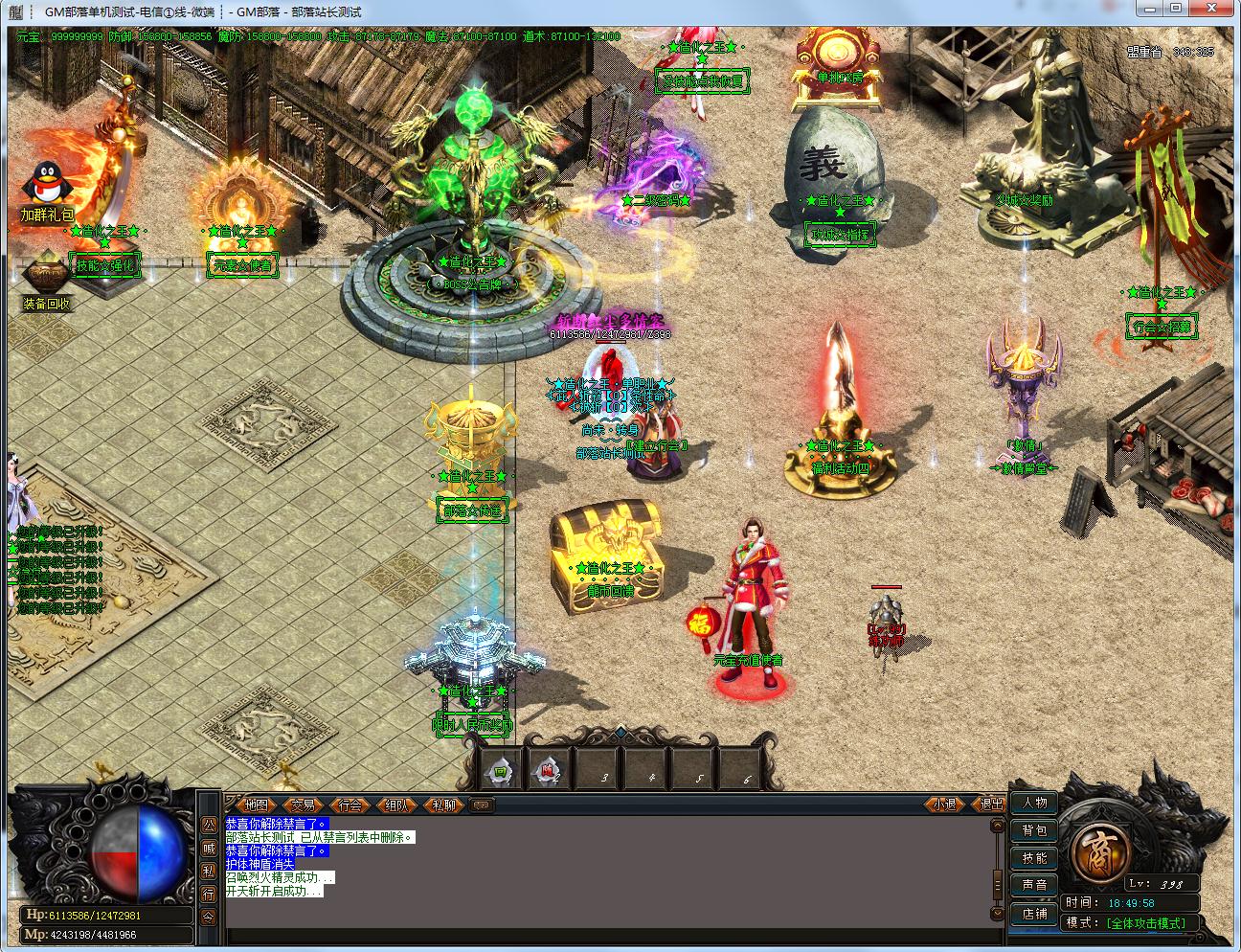Toggle the 声音 (sound) setting
The height and width of the screenshot is (952, 1241).
click(x=1034, y=885)
